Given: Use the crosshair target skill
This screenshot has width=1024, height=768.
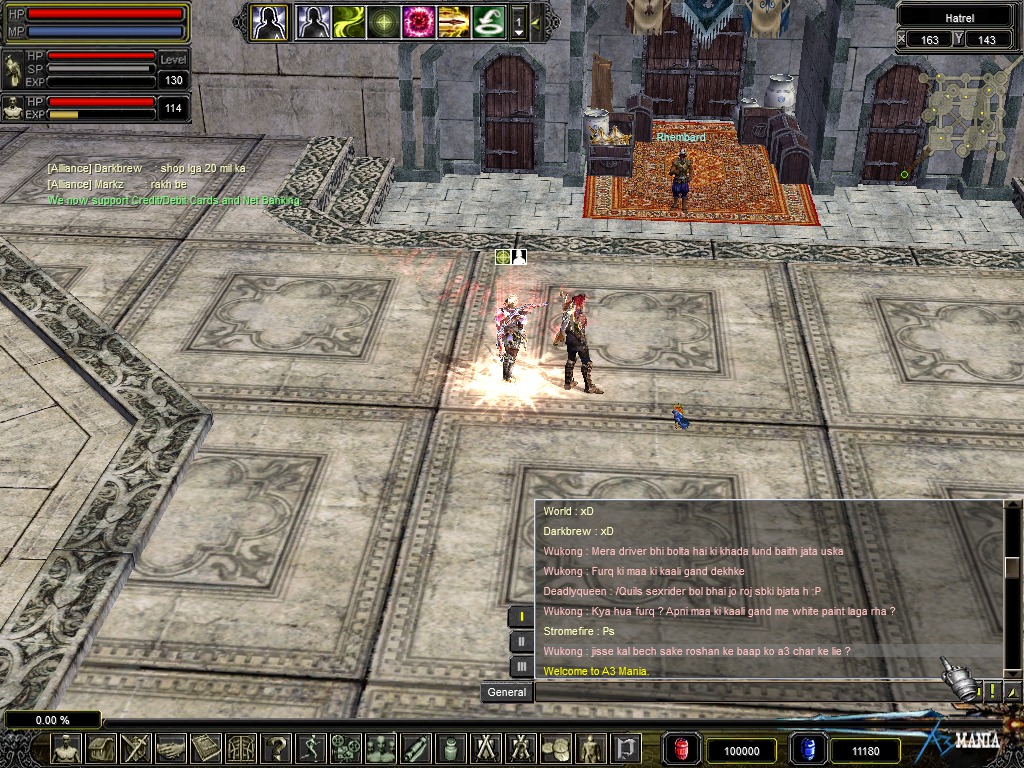Looking at the screenshot, I should 384,21.
